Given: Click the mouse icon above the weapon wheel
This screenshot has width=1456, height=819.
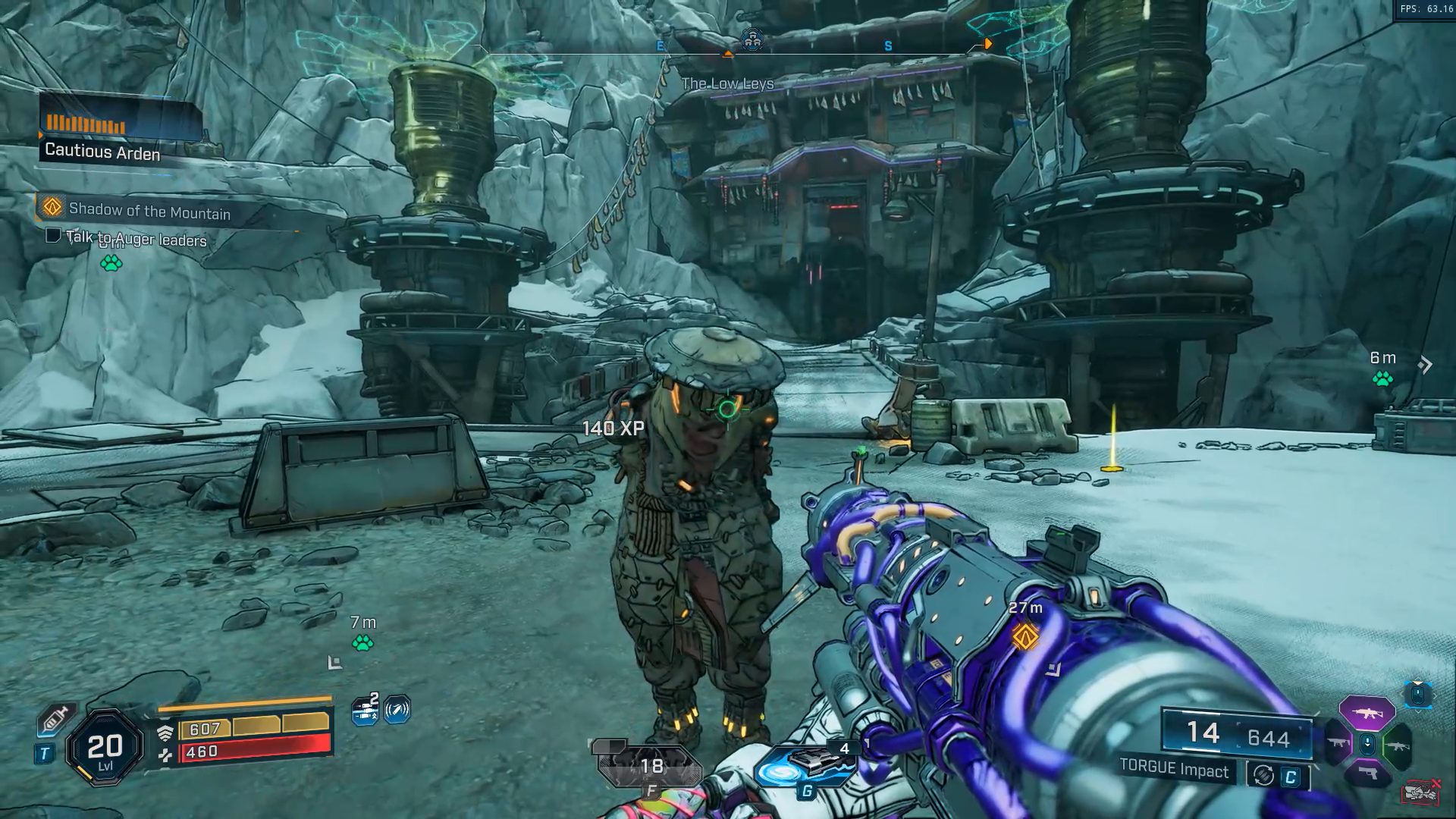Looking at the screenshot, I should tap(1418, 694).
